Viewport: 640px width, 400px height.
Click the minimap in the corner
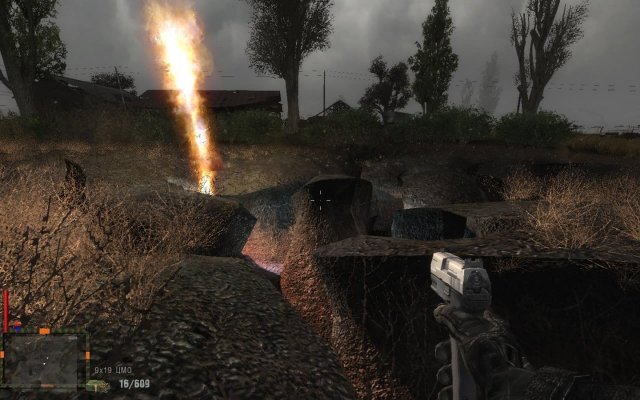click(43, 359)
